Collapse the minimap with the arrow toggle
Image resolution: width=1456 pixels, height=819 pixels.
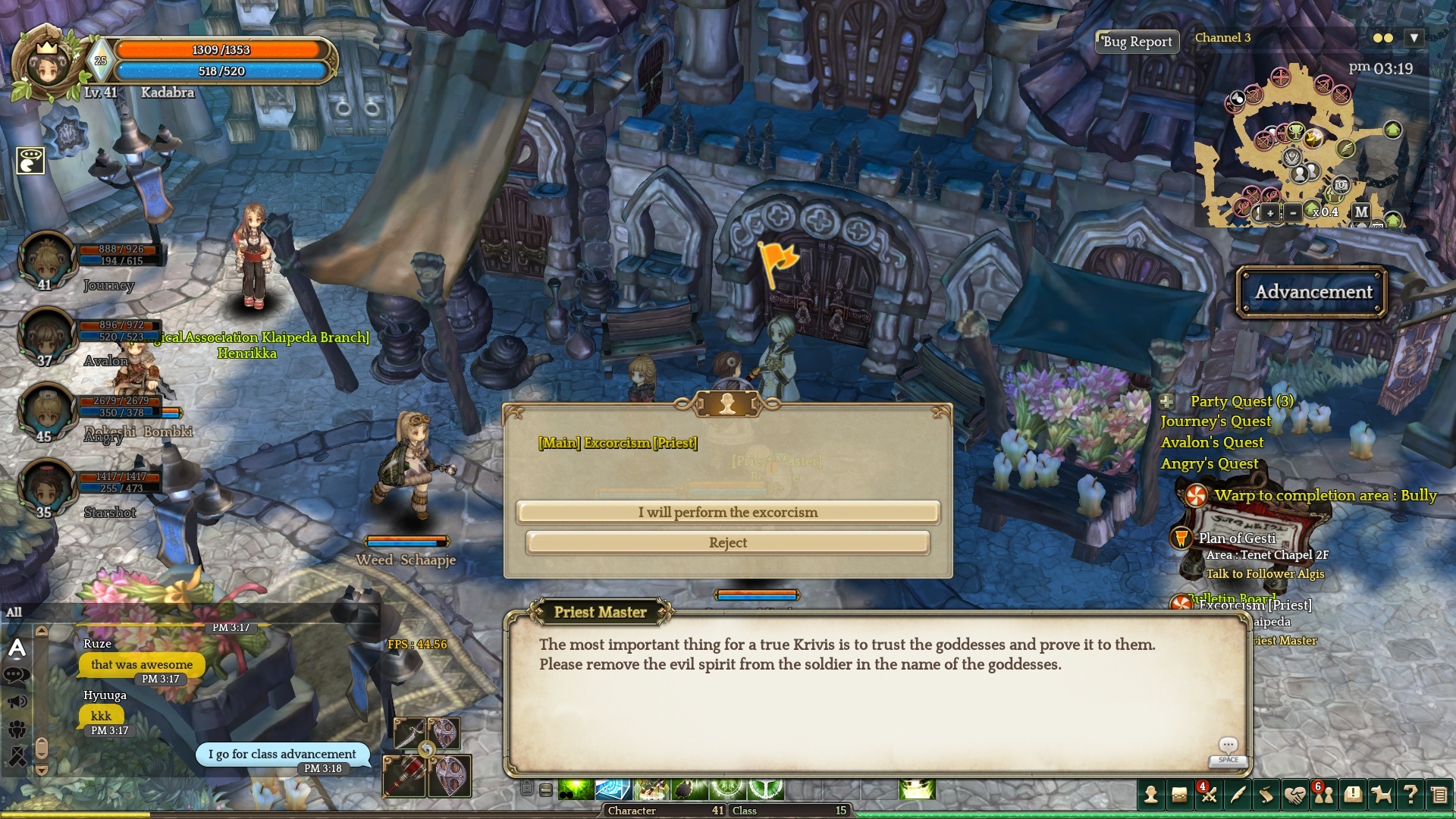click(x=1414, y=38)
